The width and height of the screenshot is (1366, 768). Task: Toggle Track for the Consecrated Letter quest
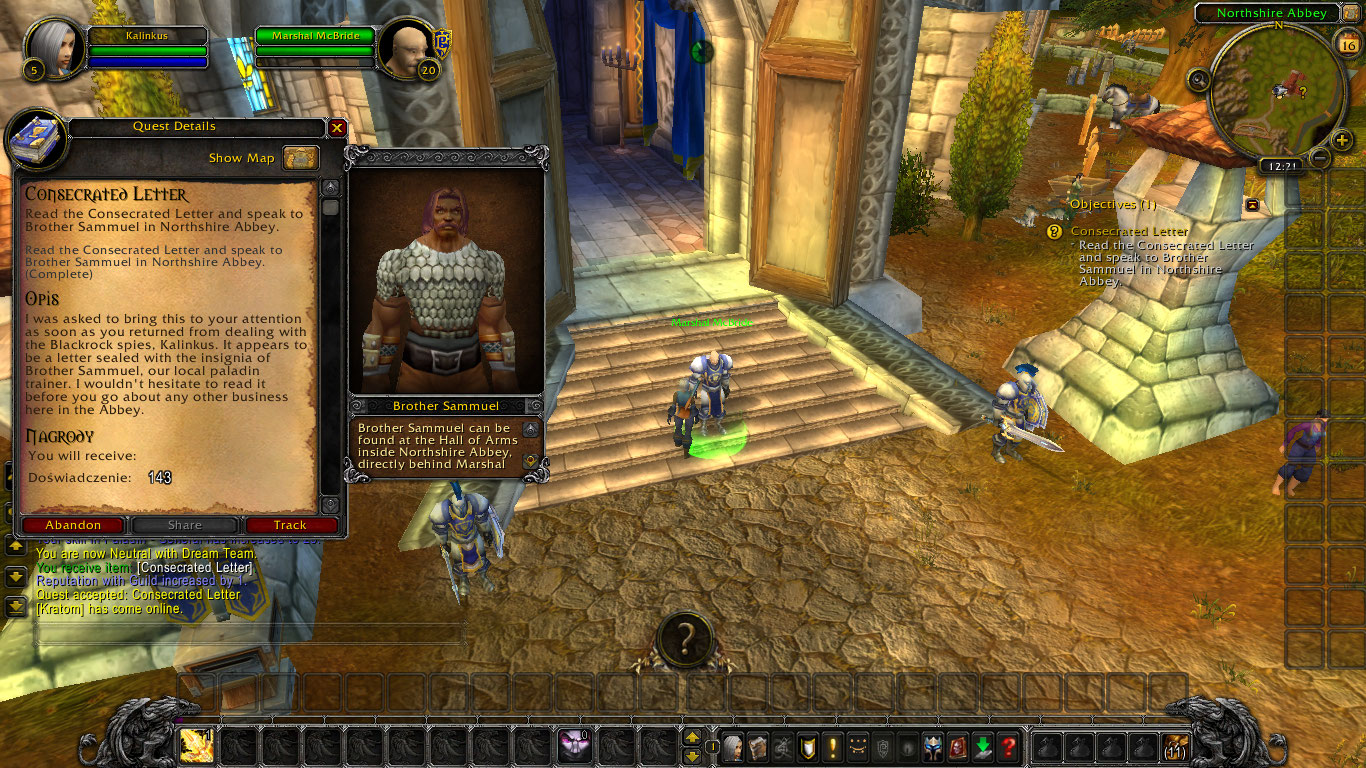click(x=291, y=524)
